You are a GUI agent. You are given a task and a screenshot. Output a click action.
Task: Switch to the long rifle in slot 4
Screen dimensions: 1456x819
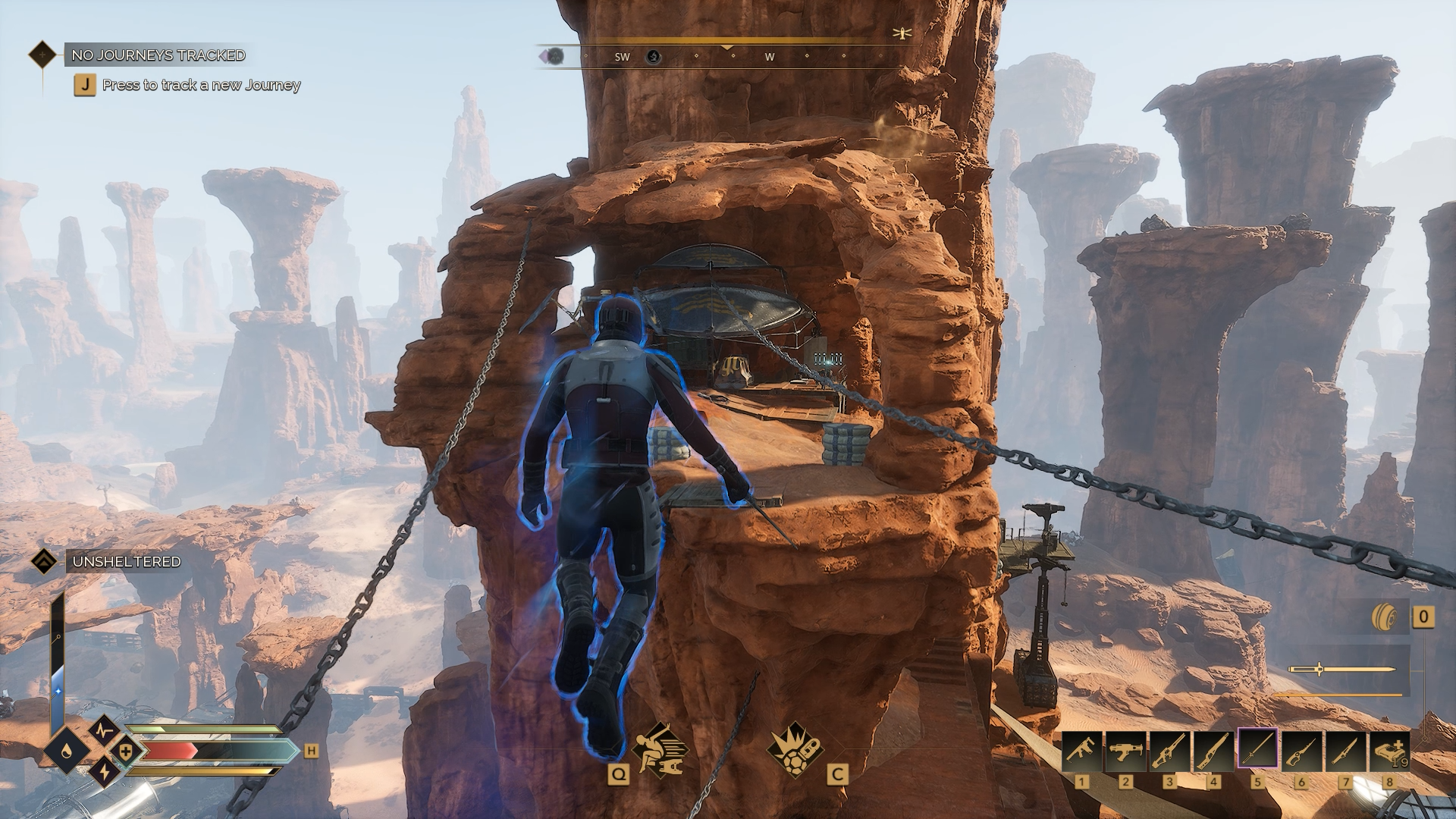[1213, 751]
